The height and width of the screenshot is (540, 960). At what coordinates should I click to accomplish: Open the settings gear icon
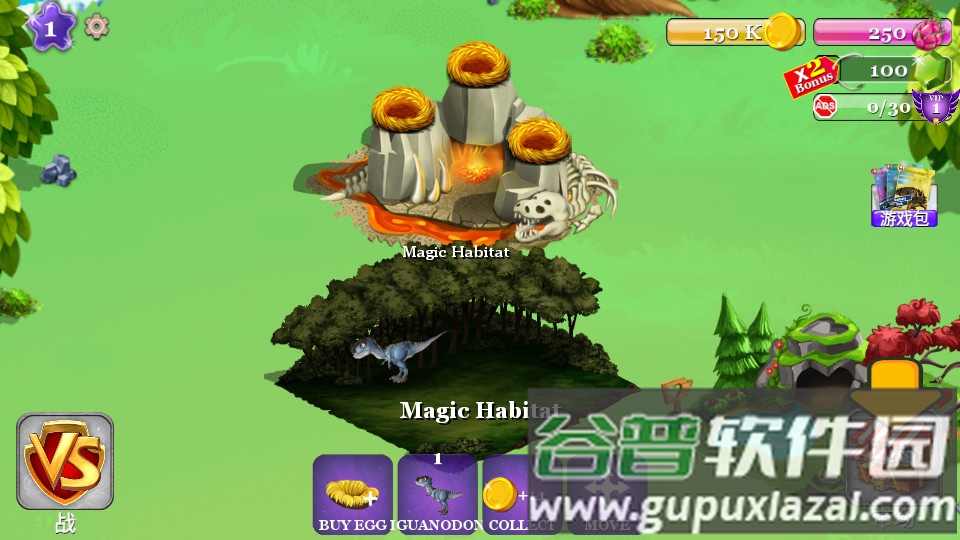pyautogui.click(x=96, y=26)
